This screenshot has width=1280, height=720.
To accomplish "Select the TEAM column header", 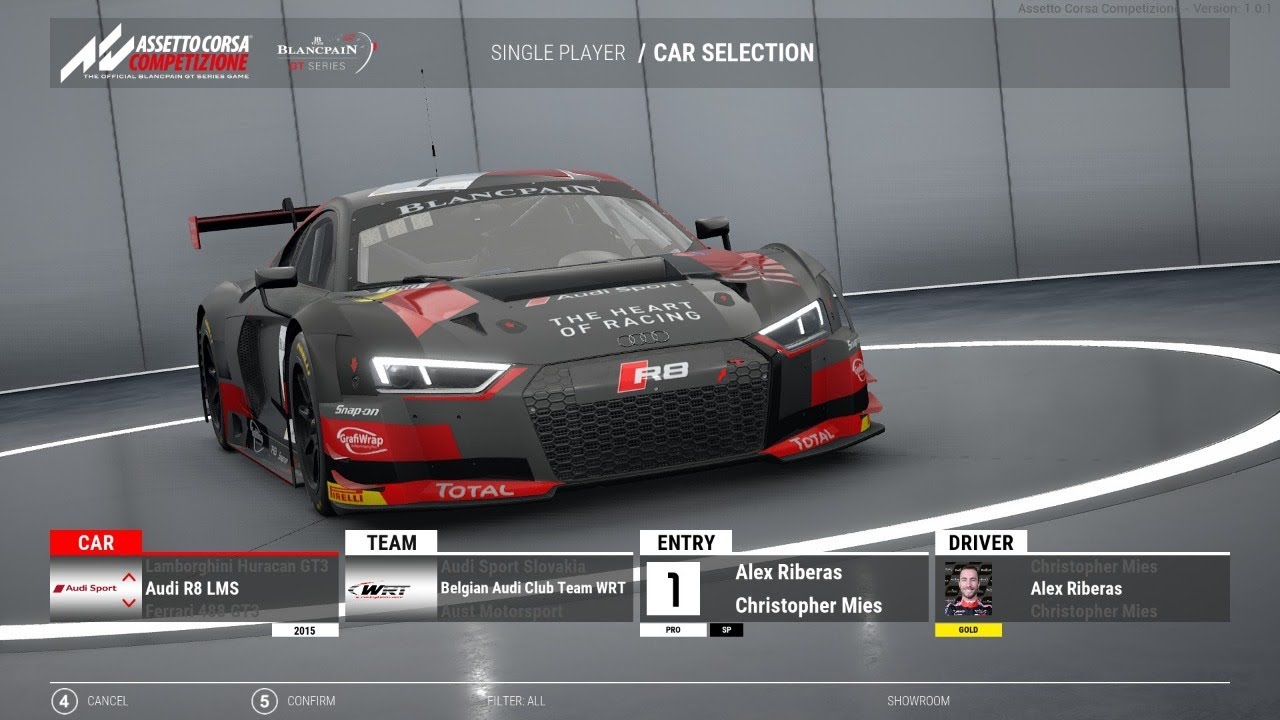I will pyautogui.click(x=391, y=543).
